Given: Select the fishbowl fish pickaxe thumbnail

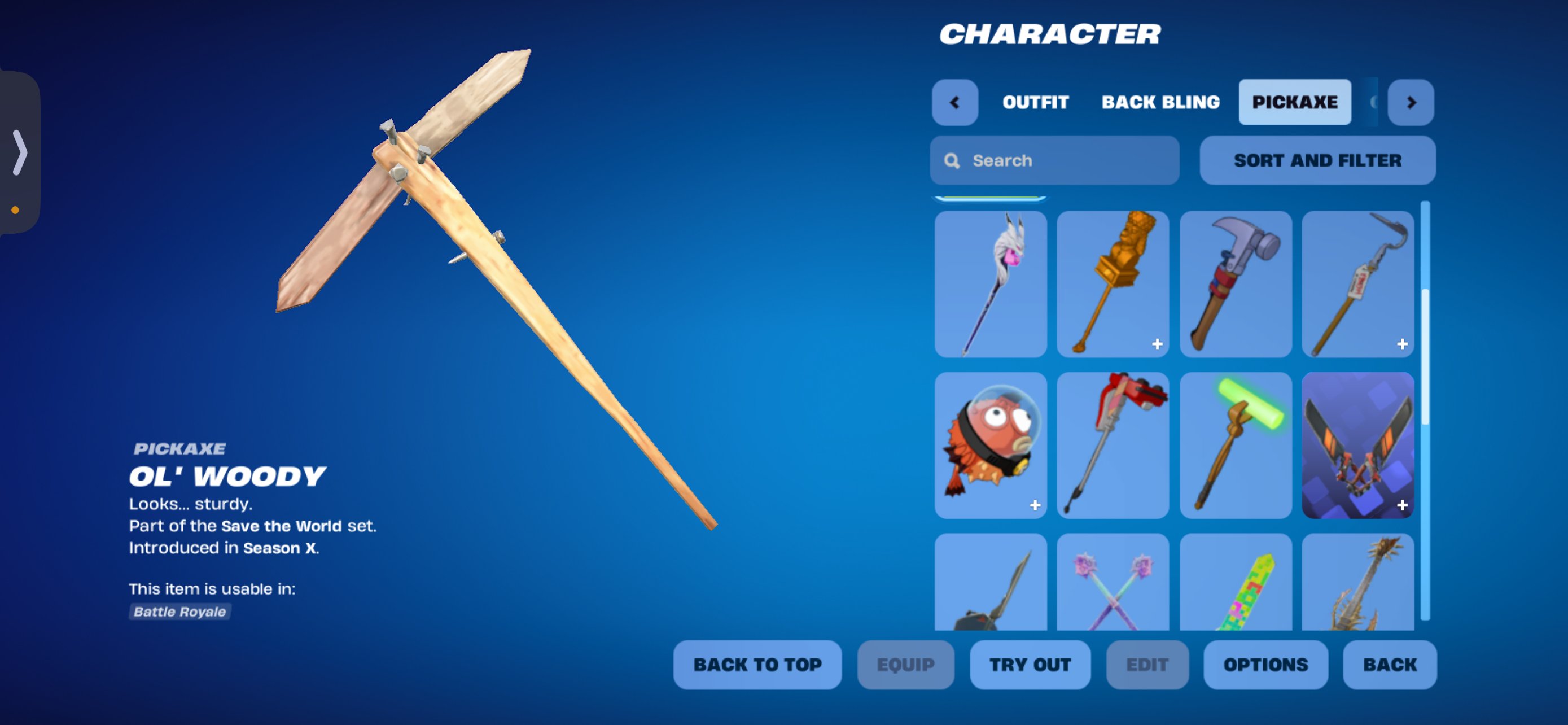Looking at the screenshot, I should pos(991,445).
